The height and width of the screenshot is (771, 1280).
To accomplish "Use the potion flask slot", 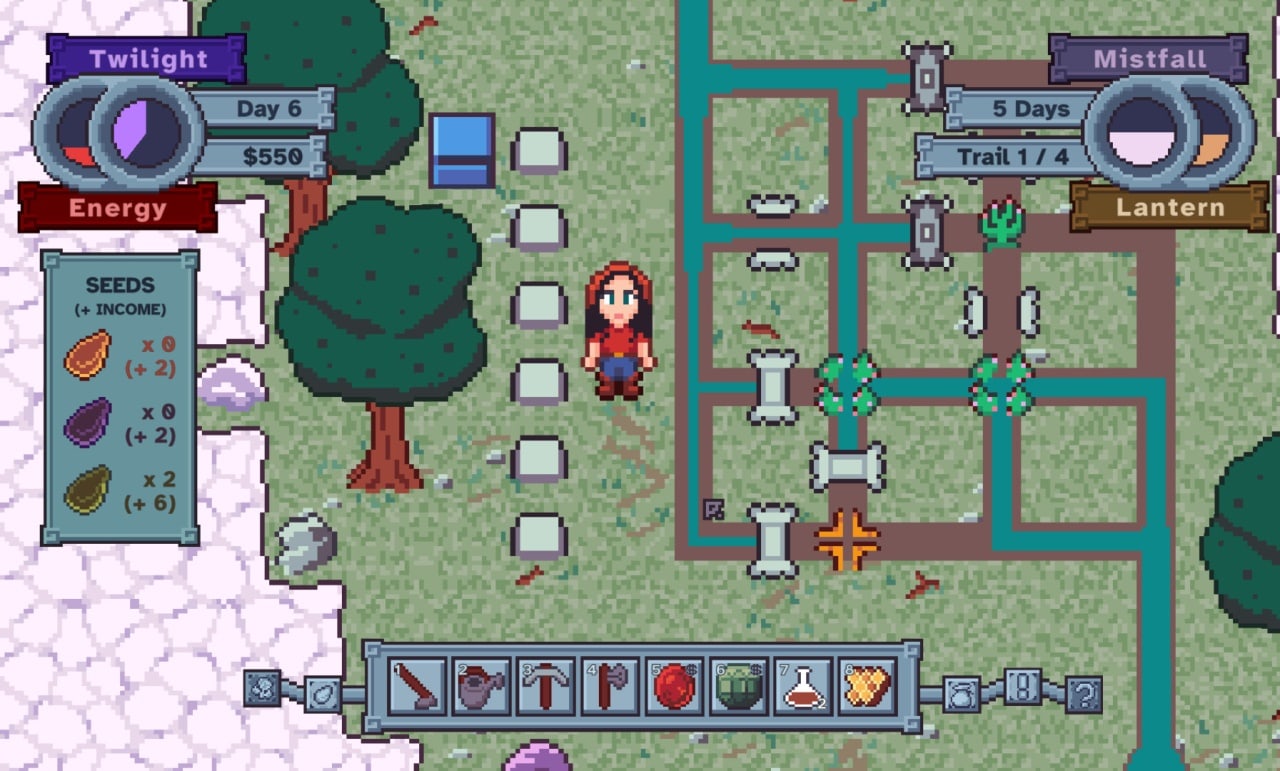I will pos(802,687).
